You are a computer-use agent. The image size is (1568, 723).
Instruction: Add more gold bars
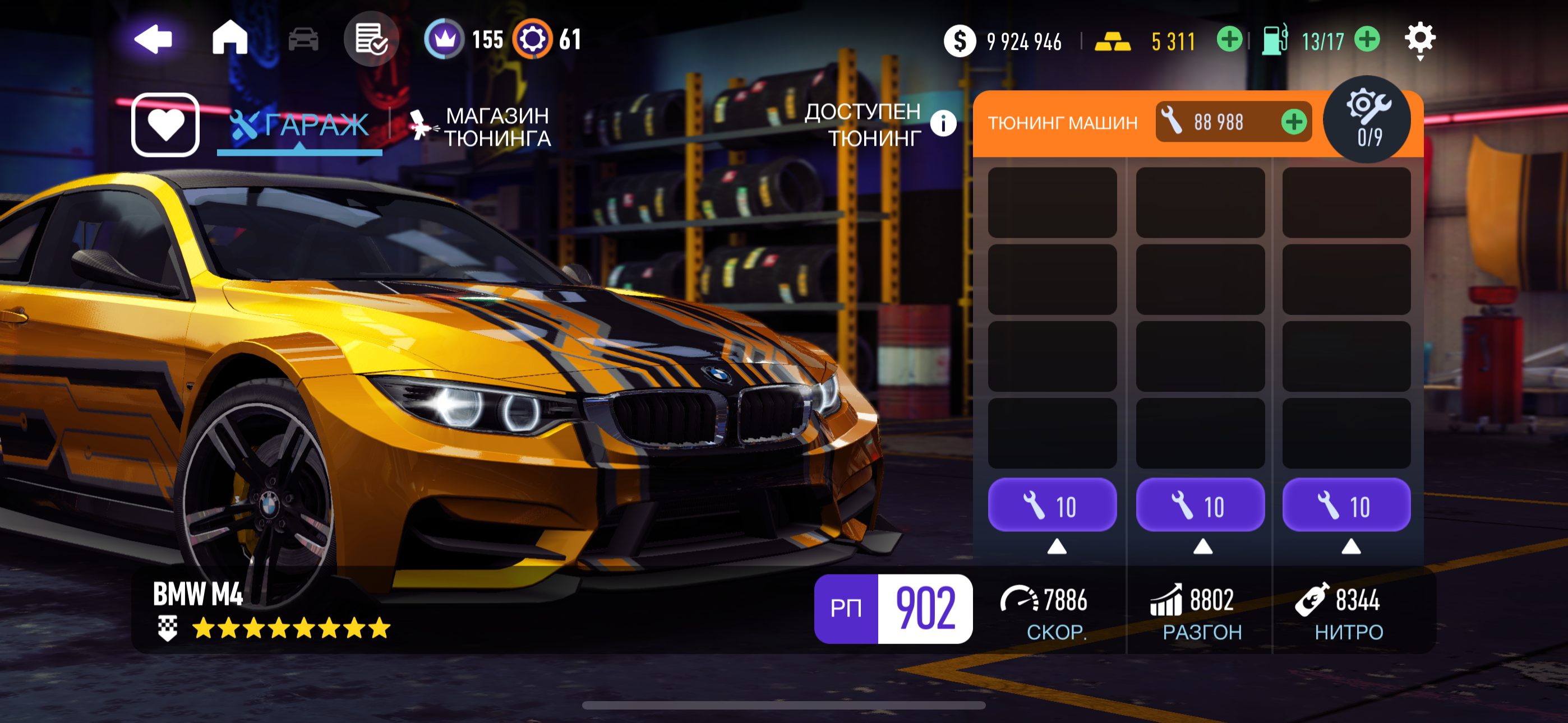point(1229,40)
